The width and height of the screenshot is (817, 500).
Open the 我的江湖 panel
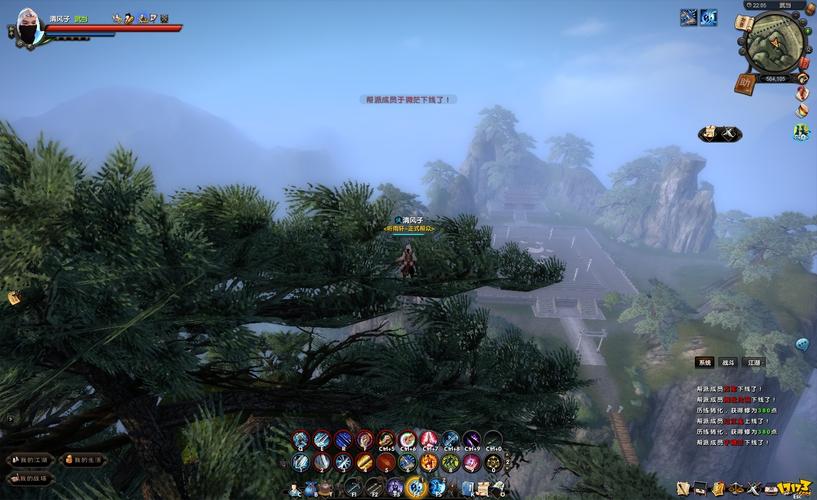[29, 460]
